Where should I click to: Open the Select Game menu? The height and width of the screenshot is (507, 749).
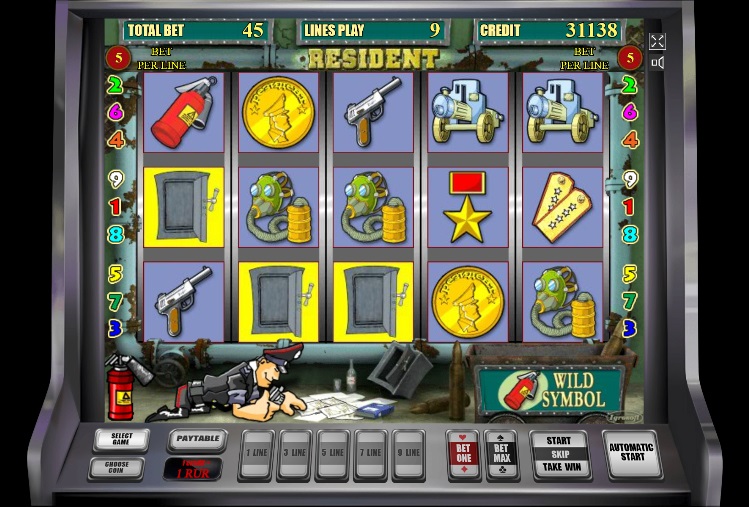[121, 439]
